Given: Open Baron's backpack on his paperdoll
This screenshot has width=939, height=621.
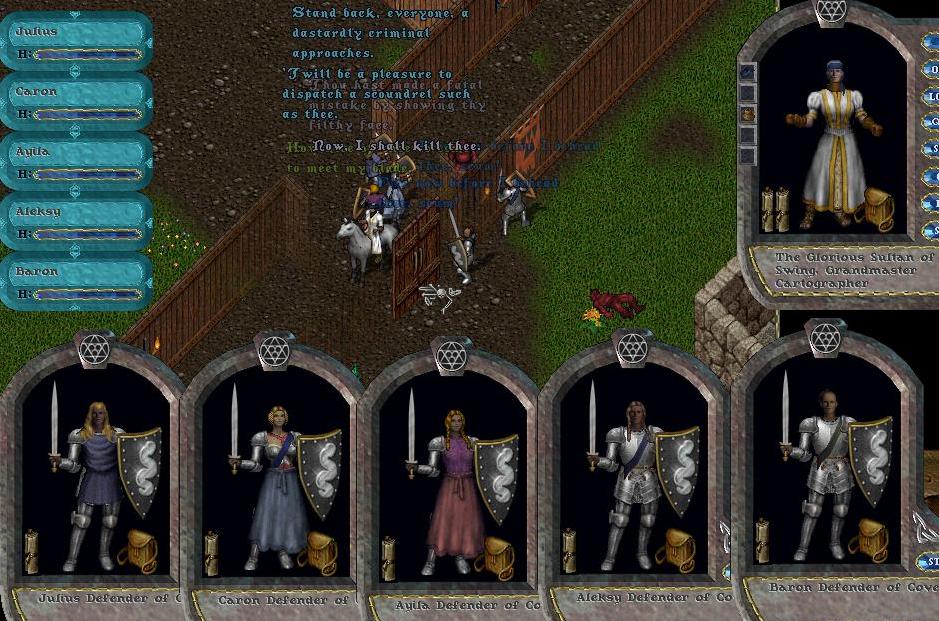Looking at the screenshot, I should (x=866, y=538).
